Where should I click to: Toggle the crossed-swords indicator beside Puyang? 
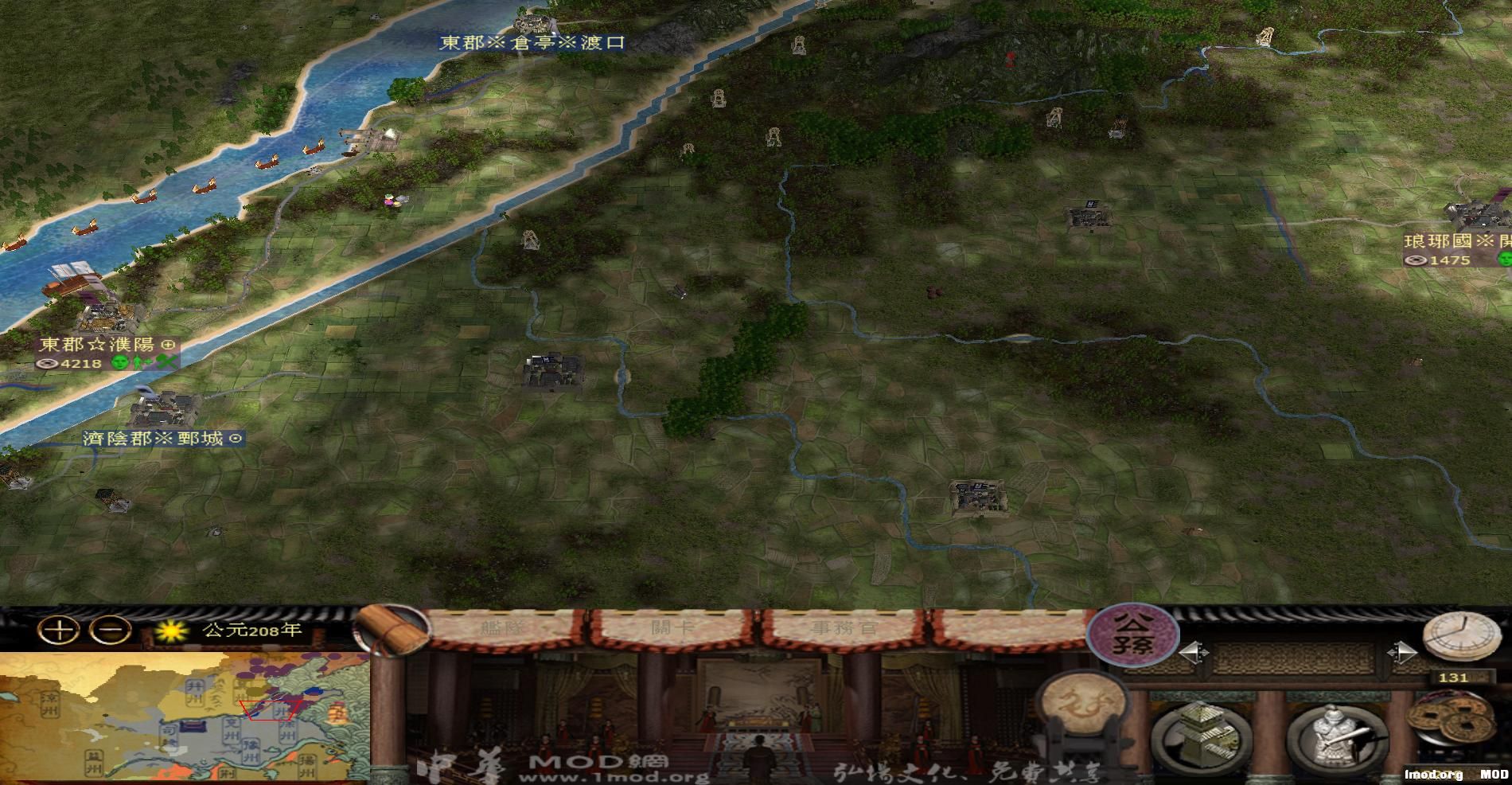(x=165, y=361)
